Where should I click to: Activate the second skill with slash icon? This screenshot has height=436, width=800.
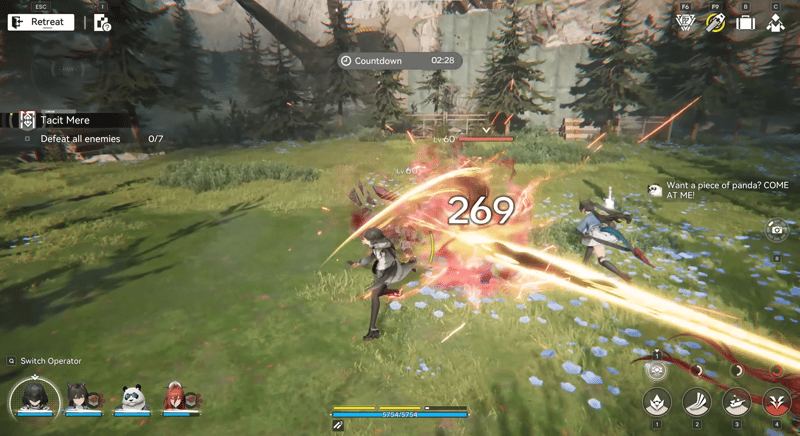point(697,402)
